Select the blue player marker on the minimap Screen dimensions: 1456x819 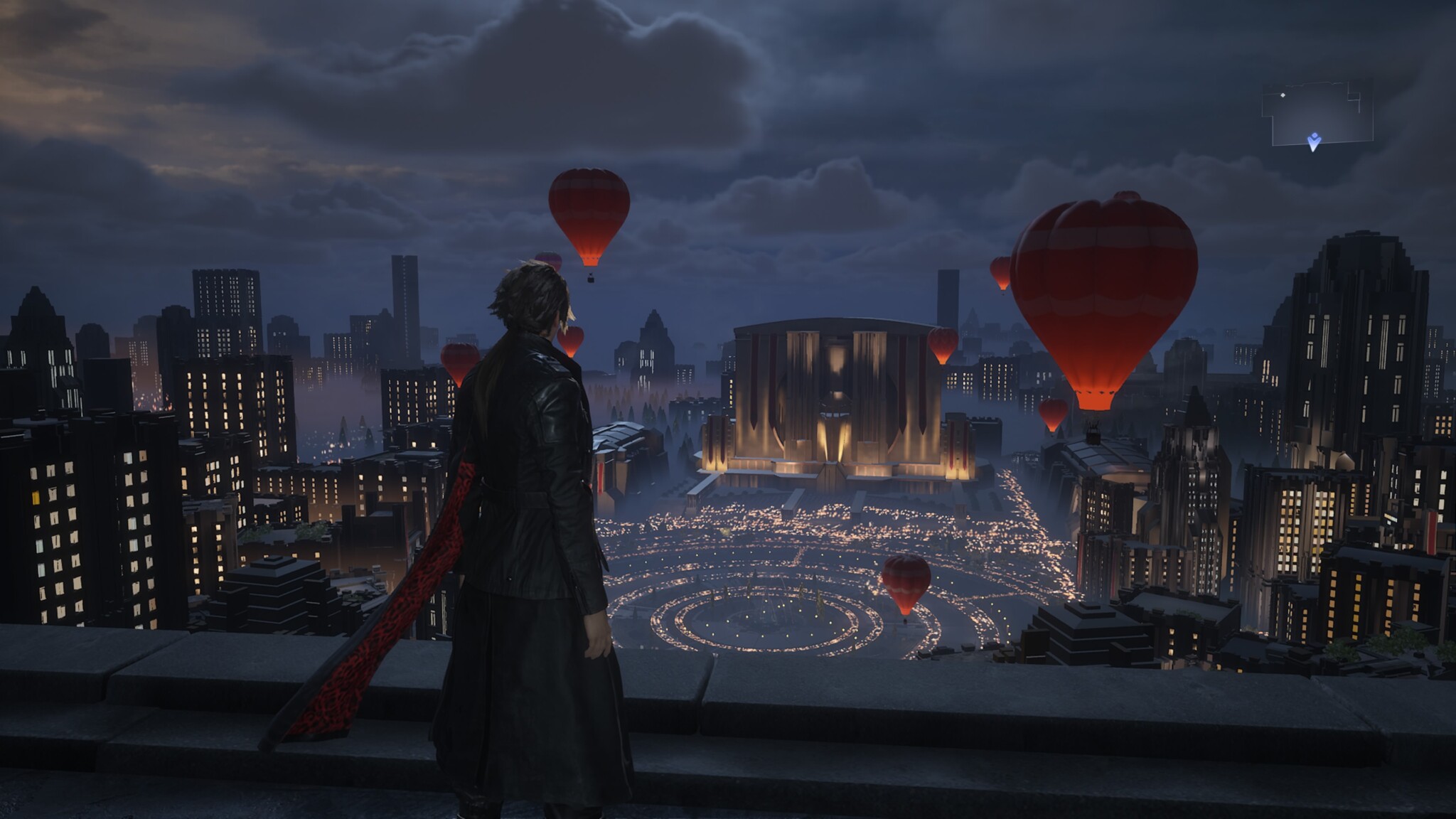pyautogui.click(x=1314, y=141)
